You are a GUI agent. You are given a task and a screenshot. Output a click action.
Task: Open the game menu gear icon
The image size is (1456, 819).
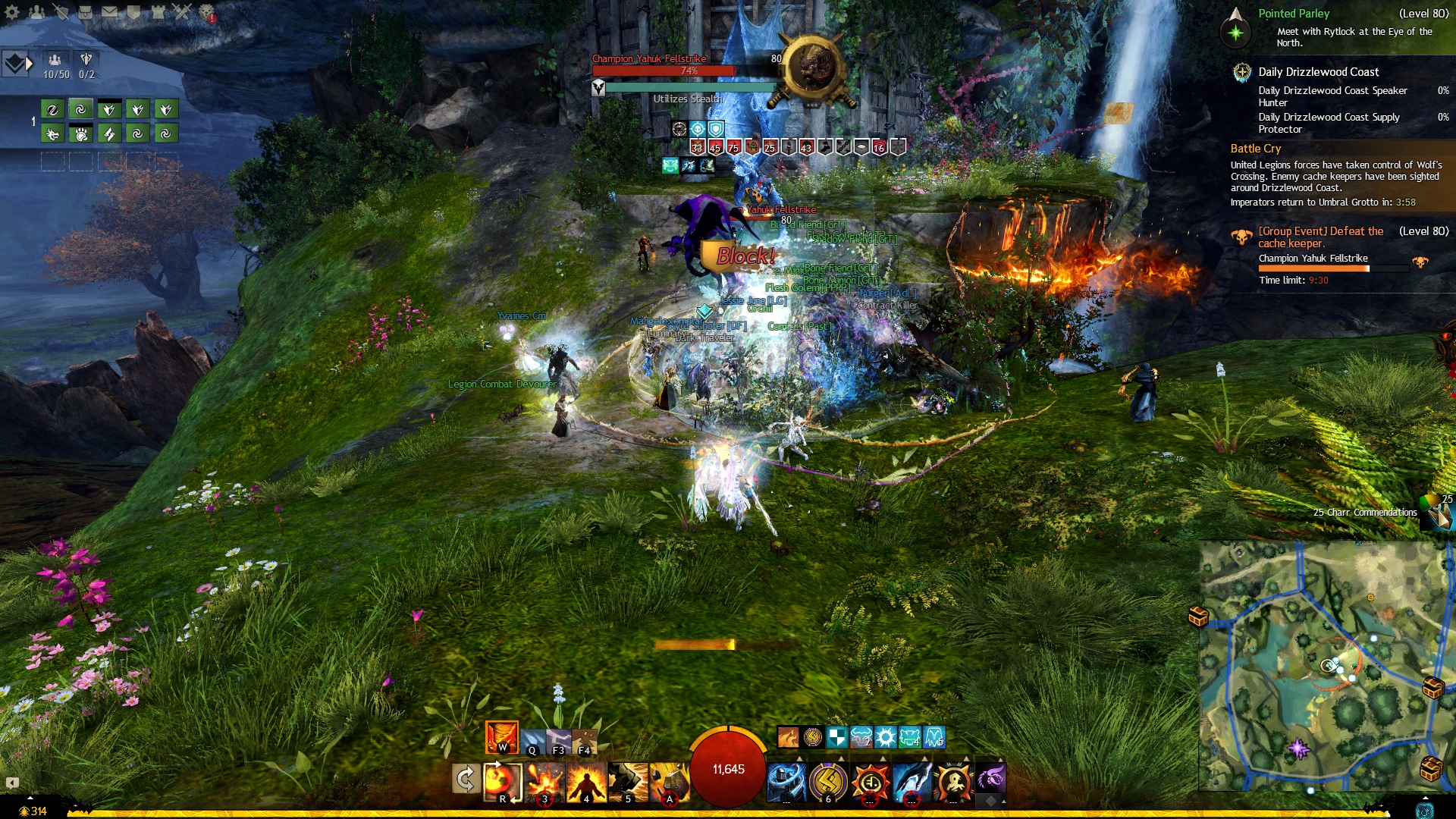12,11
